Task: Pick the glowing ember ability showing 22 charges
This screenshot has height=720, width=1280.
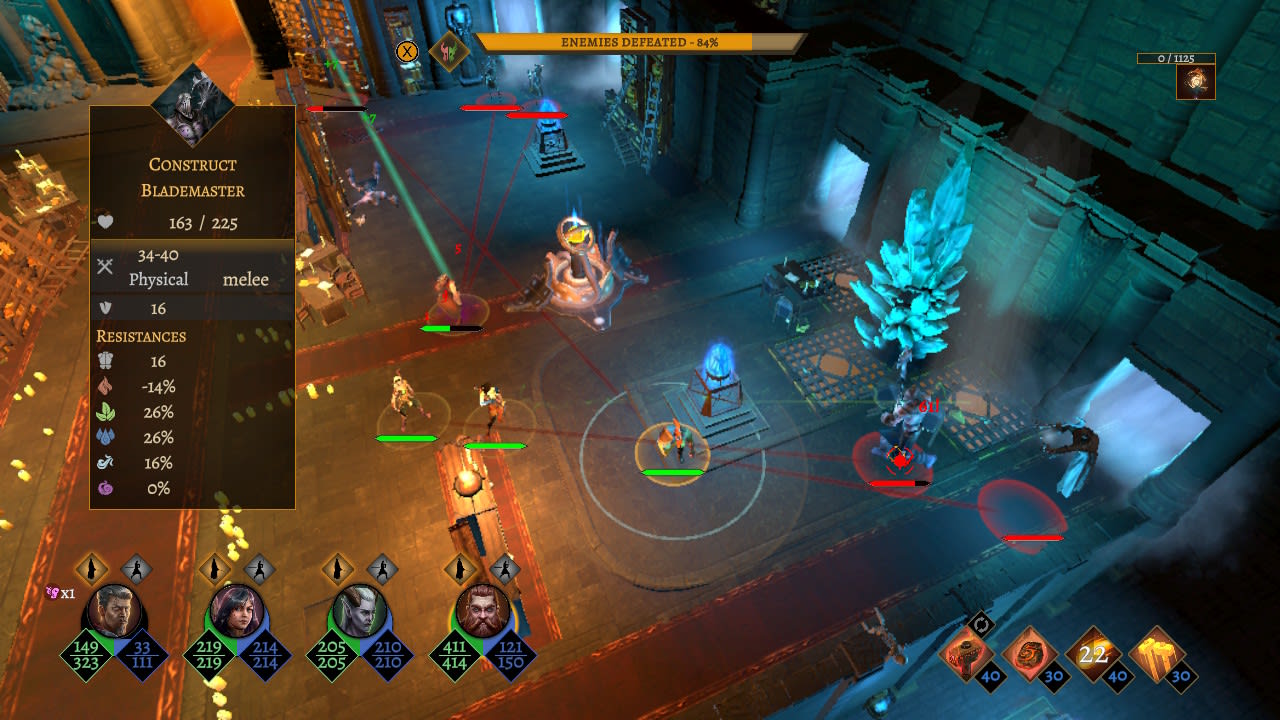Action: pyautogui.click(x=1095, y=655)
